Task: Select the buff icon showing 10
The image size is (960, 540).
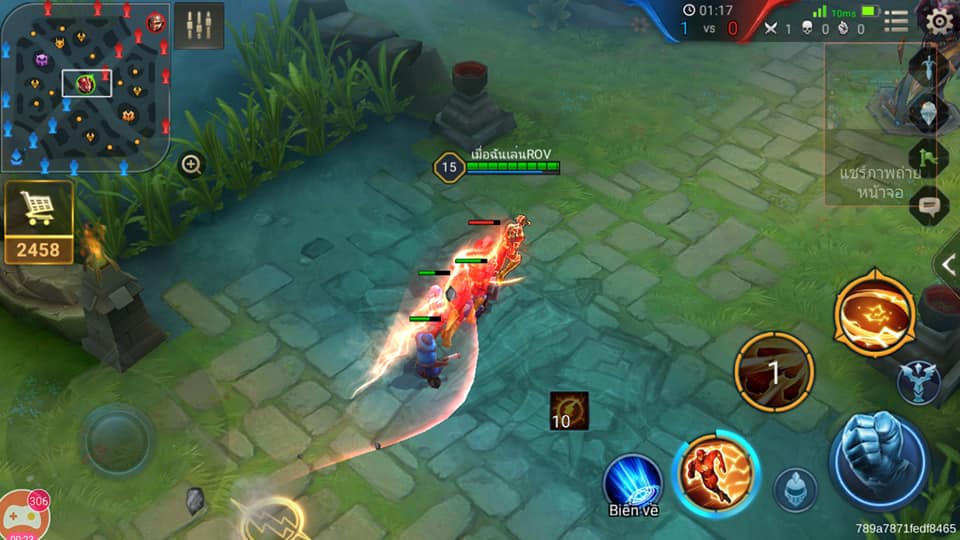Action: click(569, 411)
